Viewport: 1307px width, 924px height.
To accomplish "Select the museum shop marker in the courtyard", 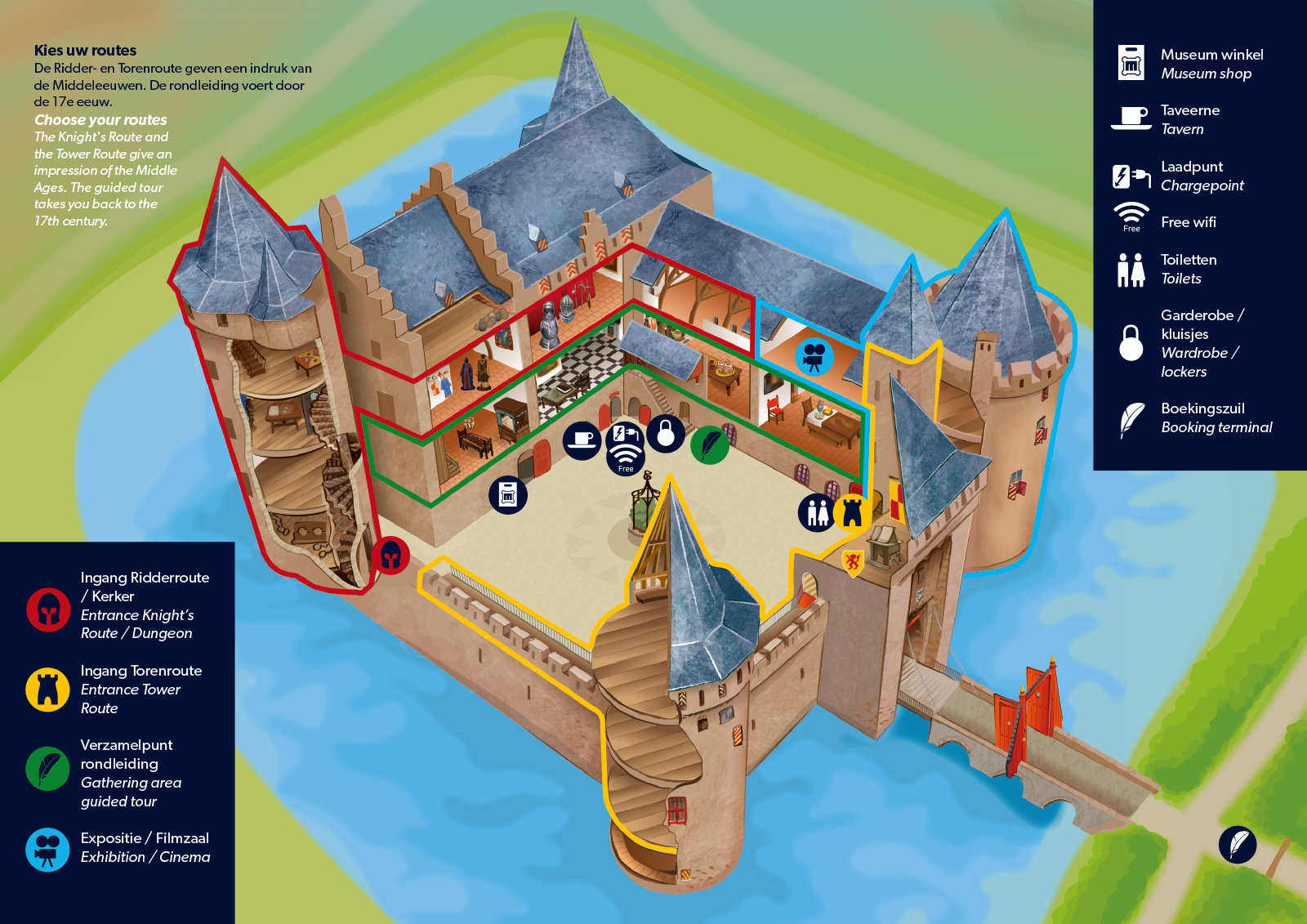I will point(508,495).
